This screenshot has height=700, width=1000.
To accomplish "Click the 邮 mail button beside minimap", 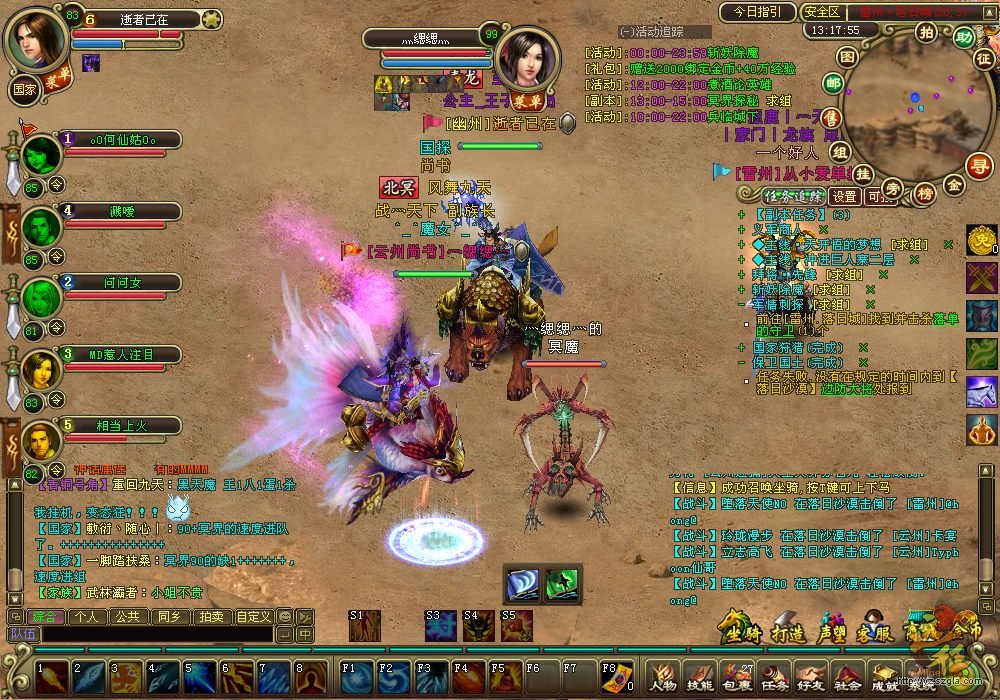I will tap(833, 83).
